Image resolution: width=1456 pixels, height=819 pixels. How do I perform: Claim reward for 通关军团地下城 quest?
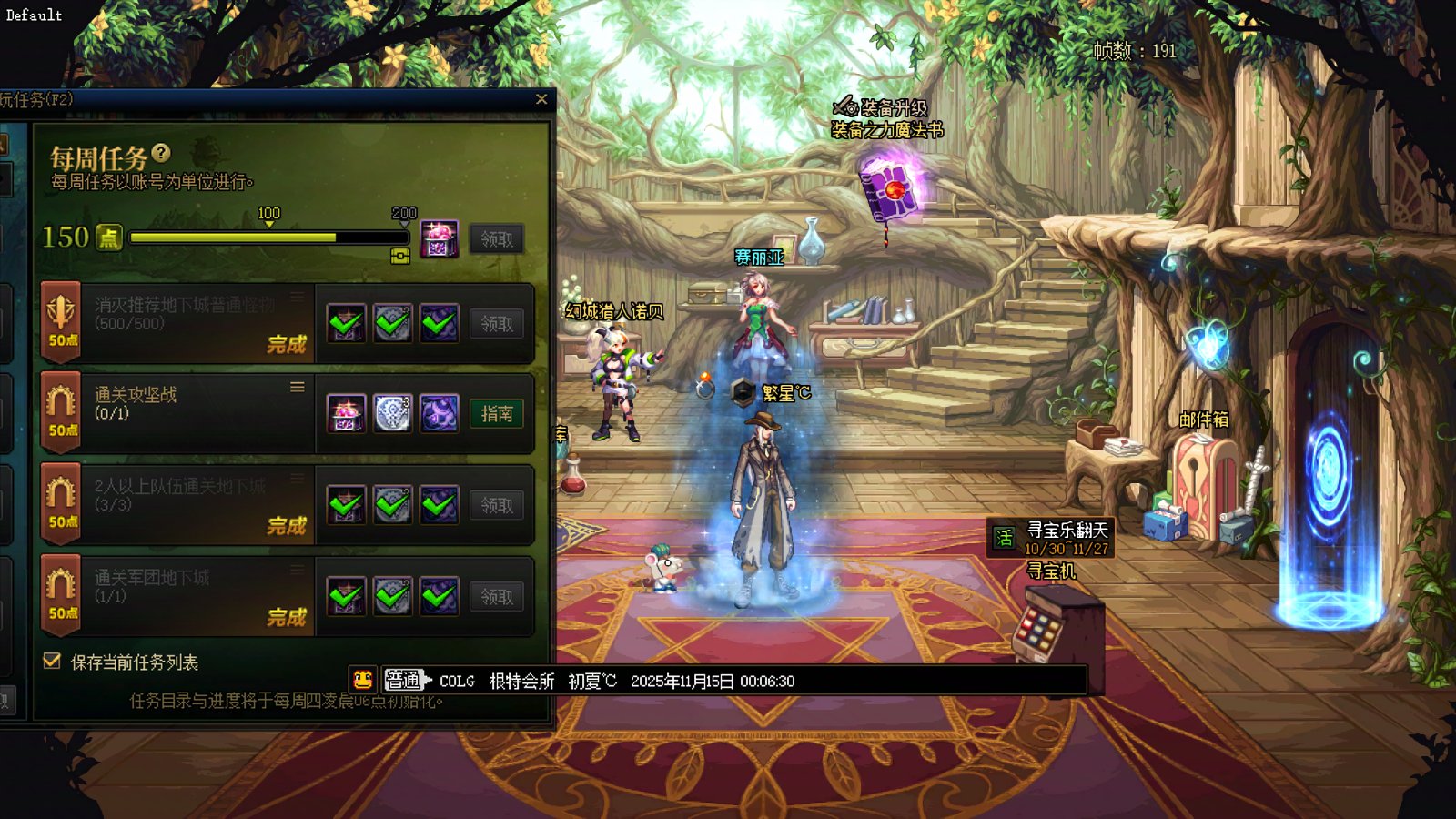click(497, 597)
